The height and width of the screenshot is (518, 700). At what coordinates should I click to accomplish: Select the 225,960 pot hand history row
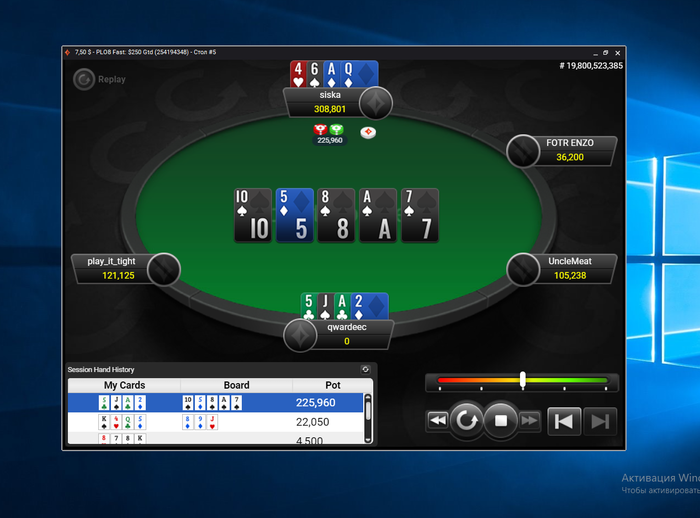pos(215,402)
